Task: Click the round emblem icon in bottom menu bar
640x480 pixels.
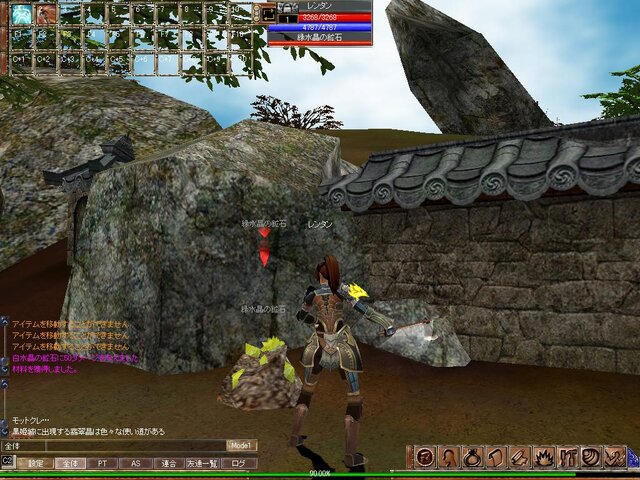Action: 424,457
